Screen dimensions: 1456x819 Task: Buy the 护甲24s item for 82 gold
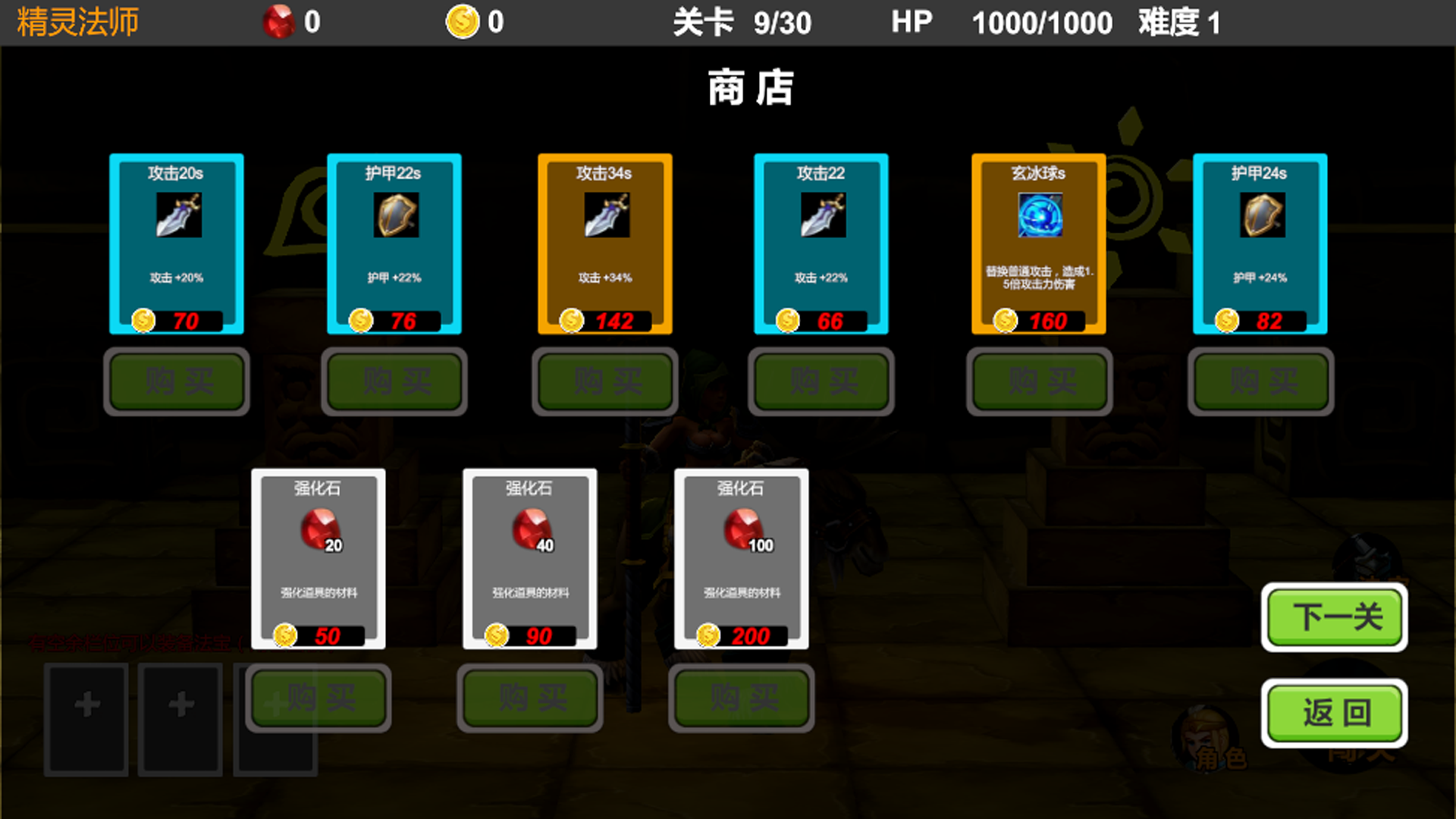tap(1261, 381)
